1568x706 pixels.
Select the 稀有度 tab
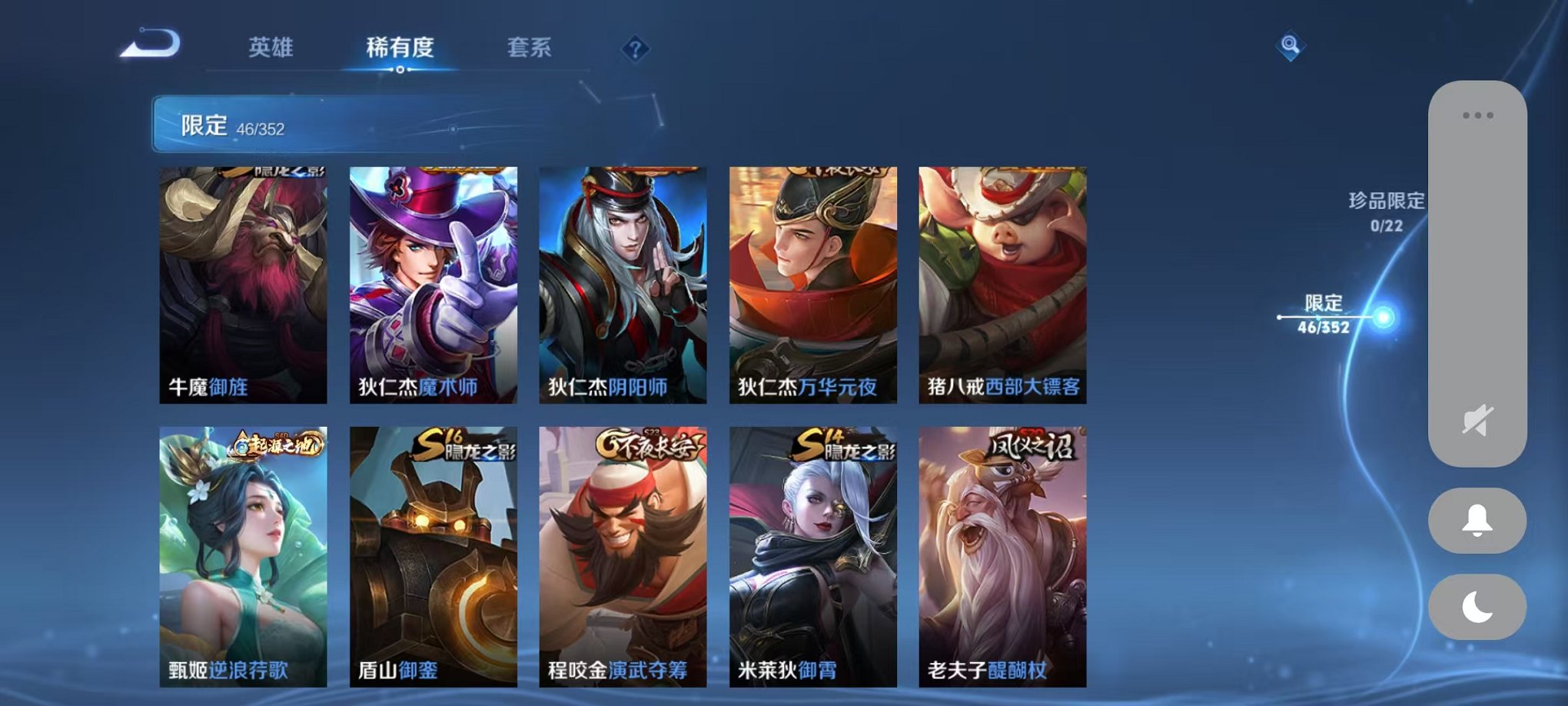point(399,48)
